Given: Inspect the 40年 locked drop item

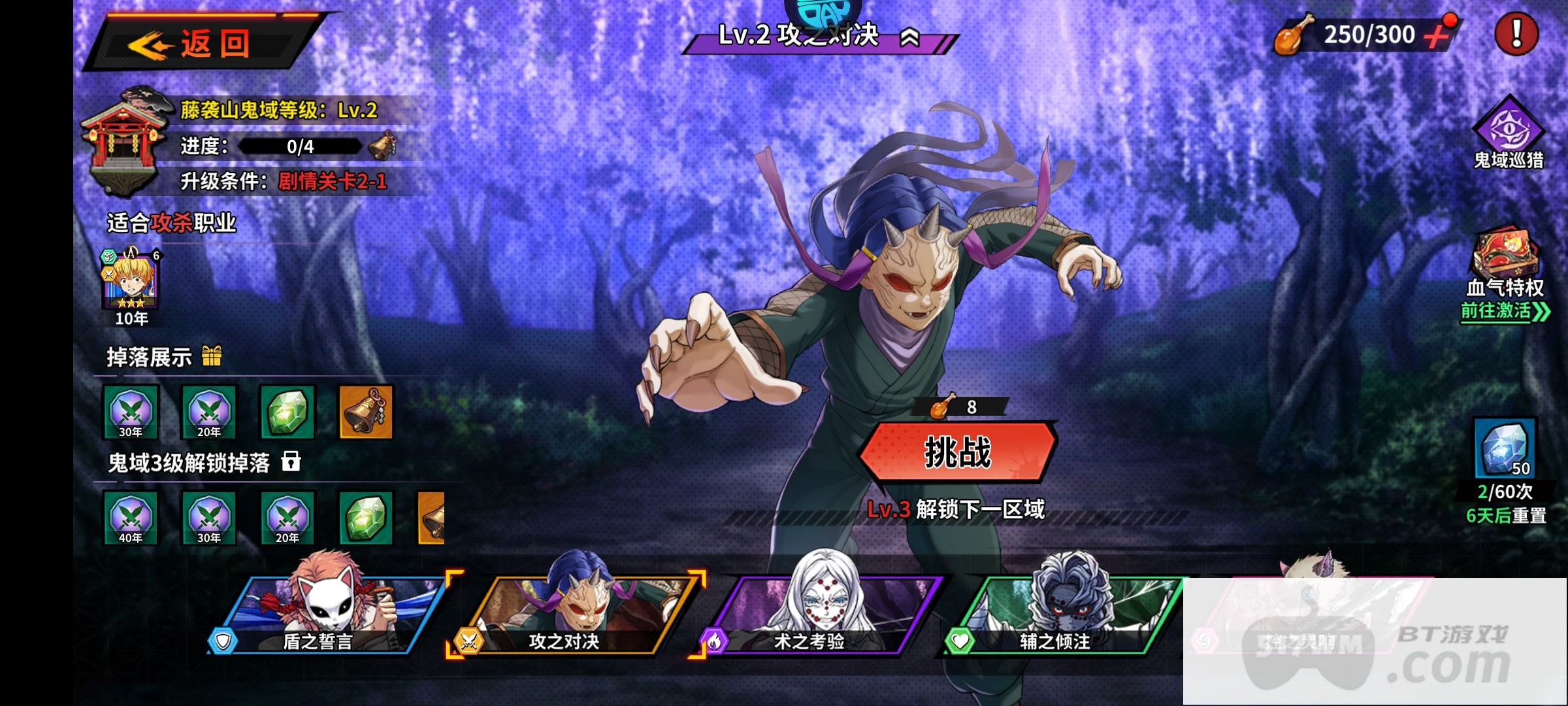Looking at the screenshot, I should point(131,518).
